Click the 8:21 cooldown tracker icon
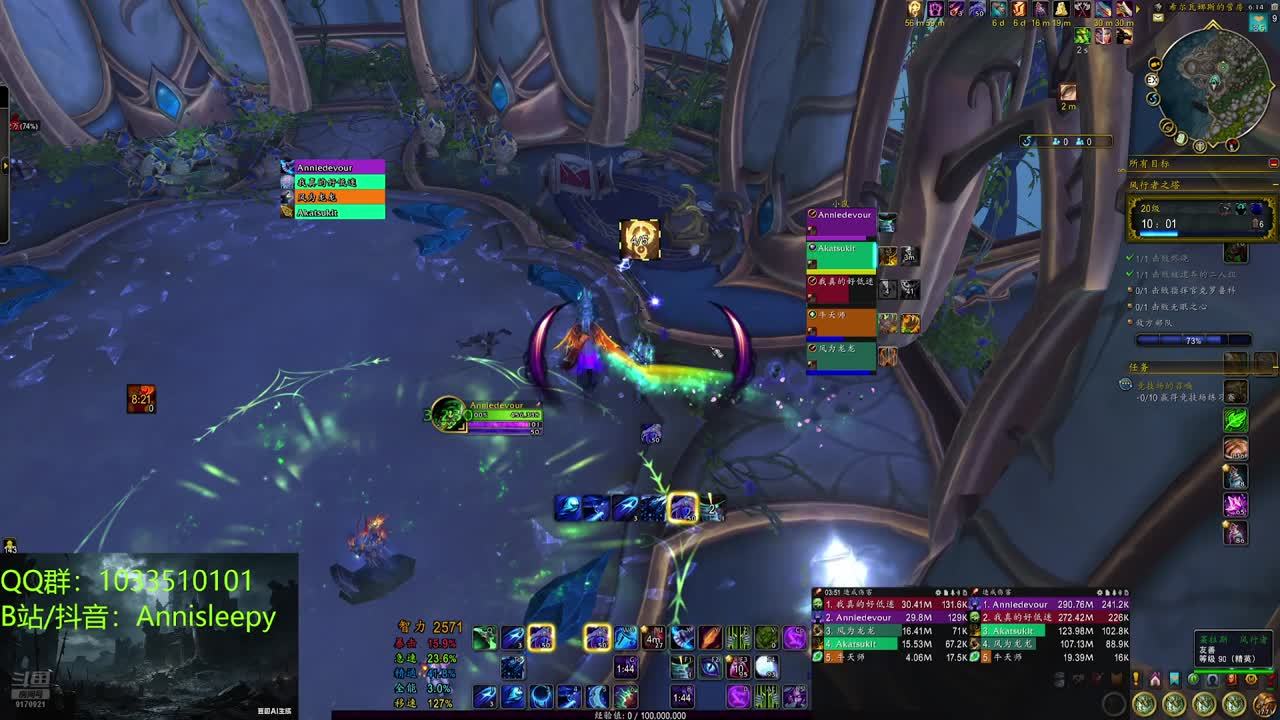Screen dimensions: 1280x720 point(141,398)
